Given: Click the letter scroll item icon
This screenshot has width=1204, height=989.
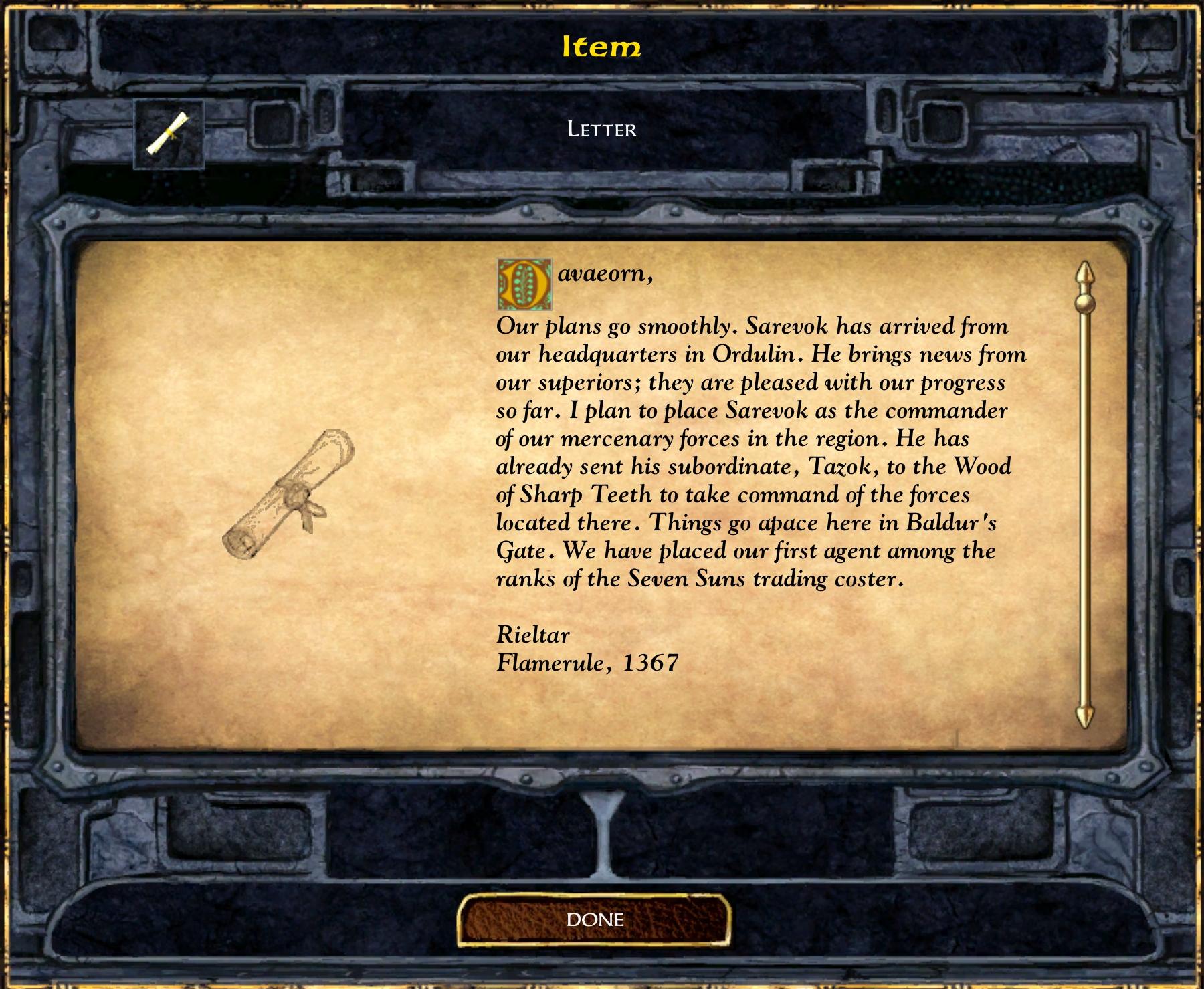Looking at the screenshot, I should [x=169, y=134].
